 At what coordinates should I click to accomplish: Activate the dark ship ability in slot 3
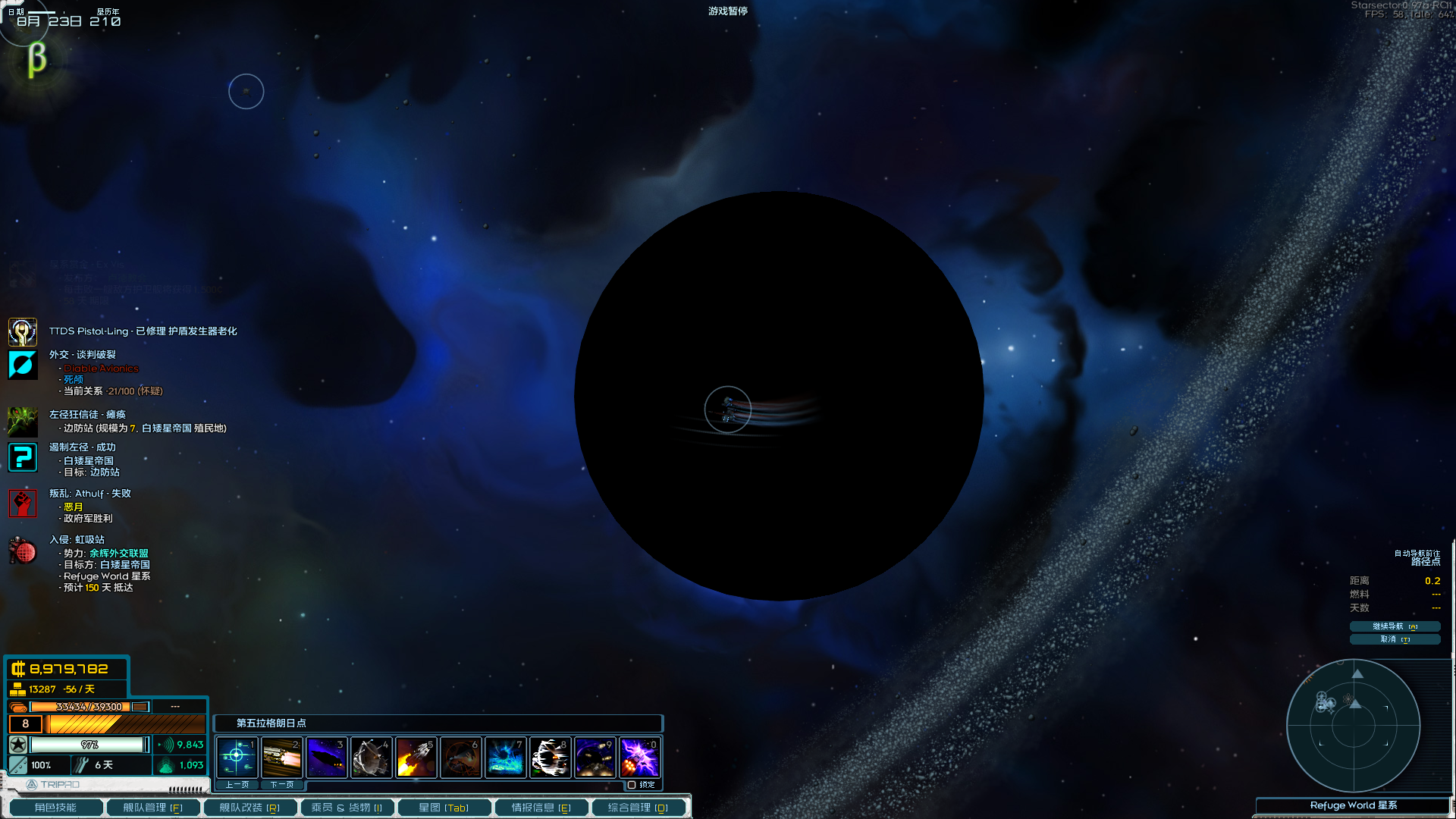pyautogui.click(x=326, y=757)
